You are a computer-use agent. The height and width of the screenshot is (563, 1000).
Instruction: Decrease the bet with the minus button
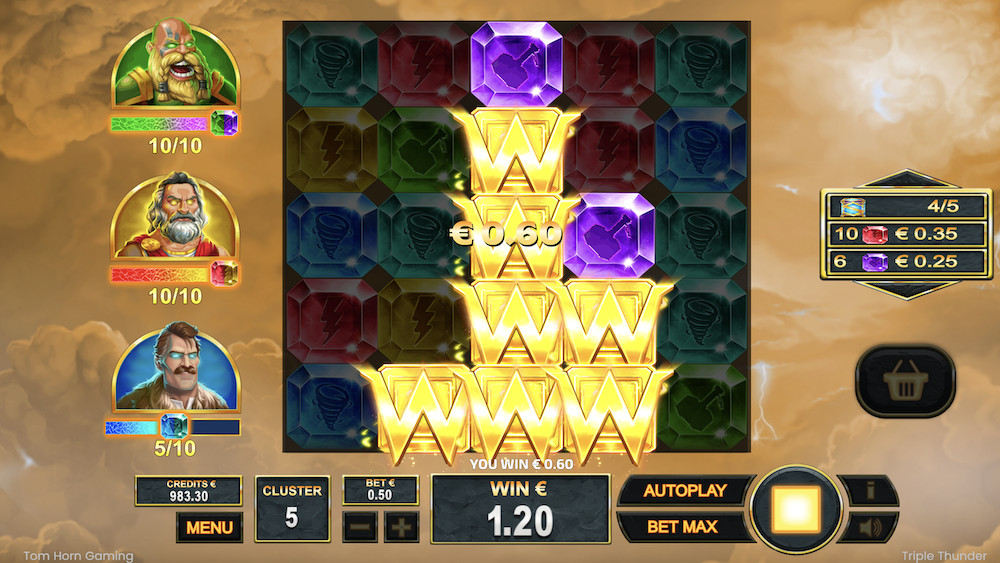click(358, 527)
